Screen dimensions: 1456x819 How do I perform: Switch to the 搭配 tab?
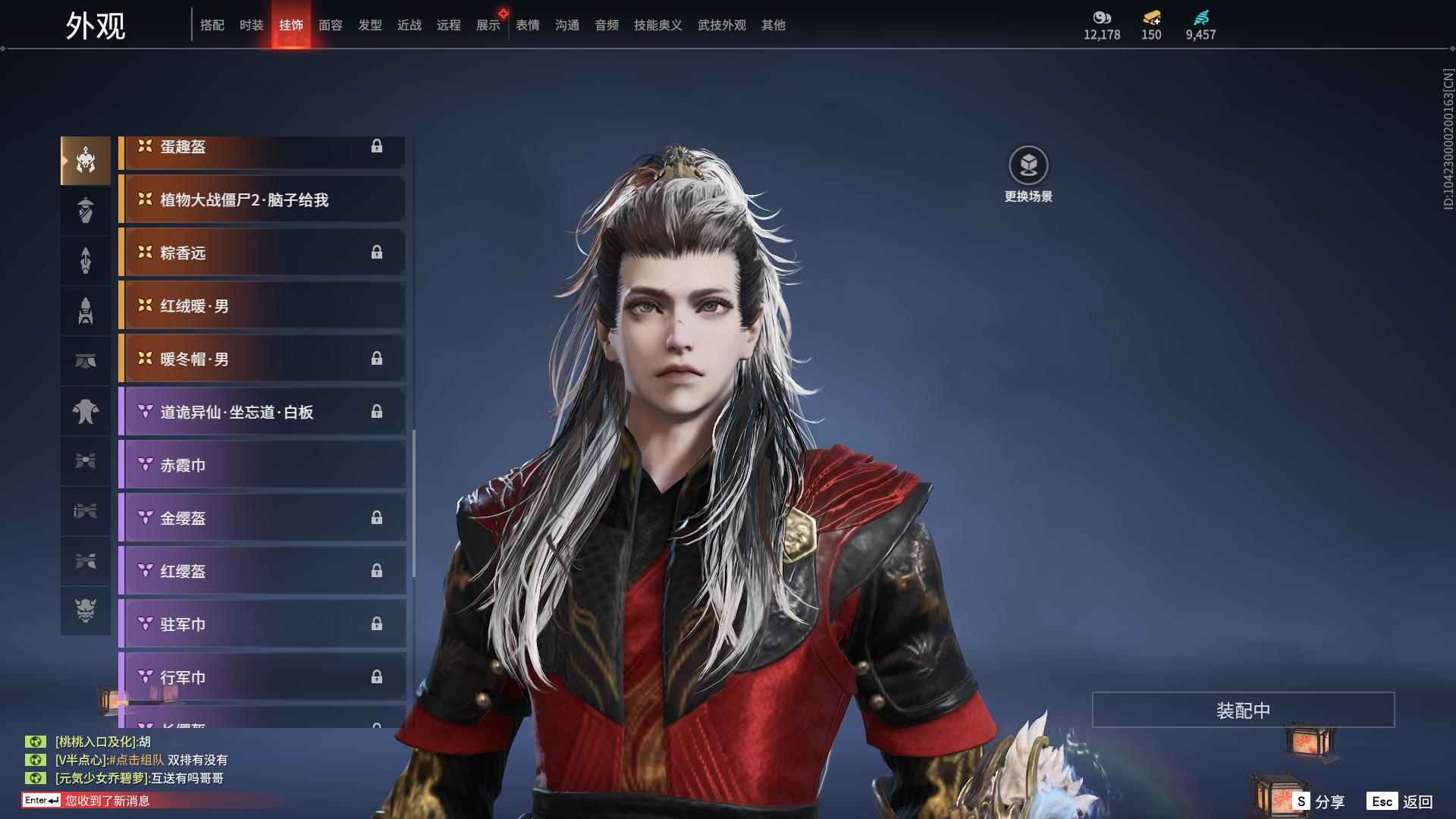pos(212,25)
